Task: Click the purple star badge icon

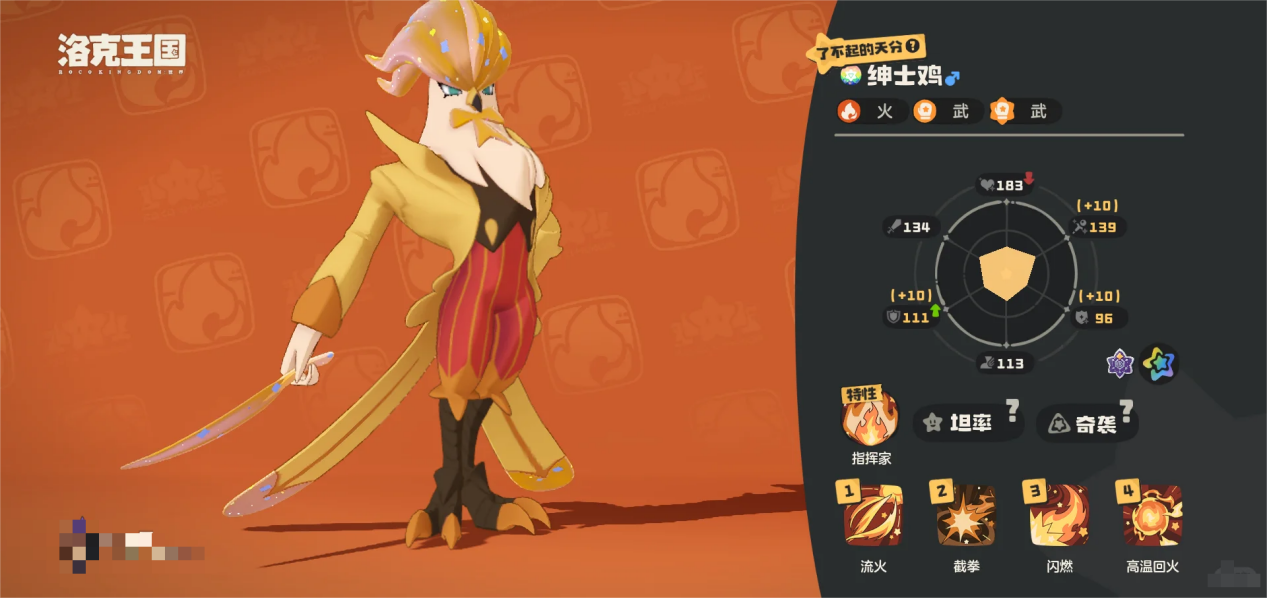Action: (x=1119, y=364)
